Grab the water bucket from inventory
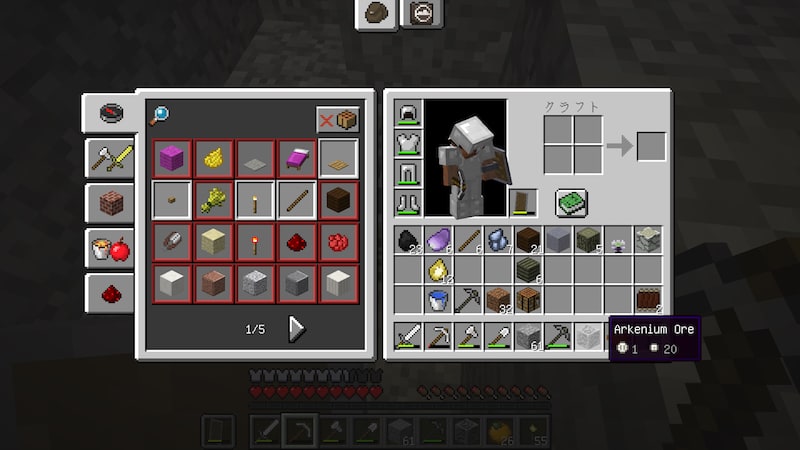 pyautogui.click(x=438, y=299)
